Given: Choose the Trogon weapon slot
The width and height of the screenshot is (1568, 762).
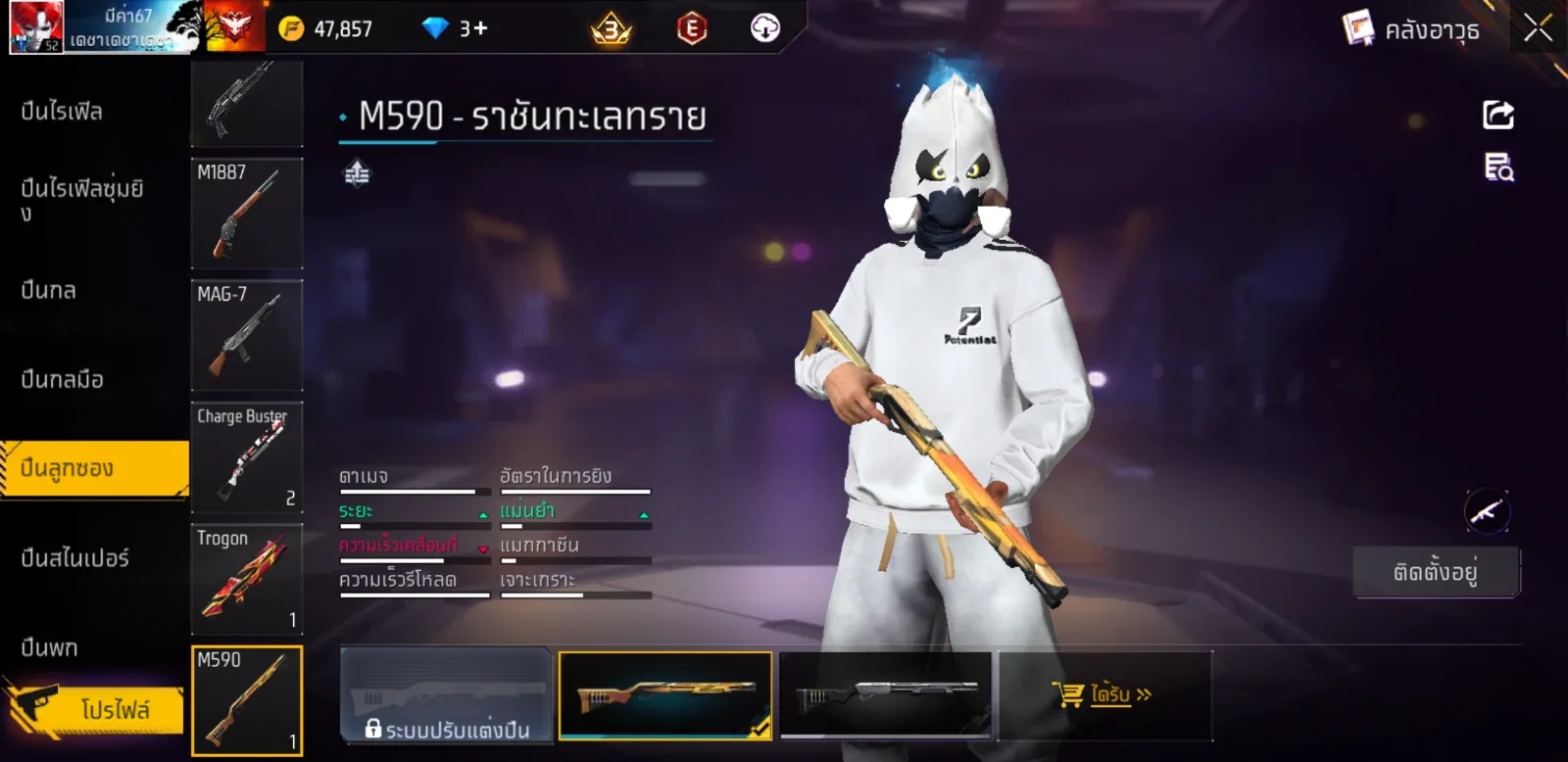Looking at the screenshot, I should (x=247, y=579).
